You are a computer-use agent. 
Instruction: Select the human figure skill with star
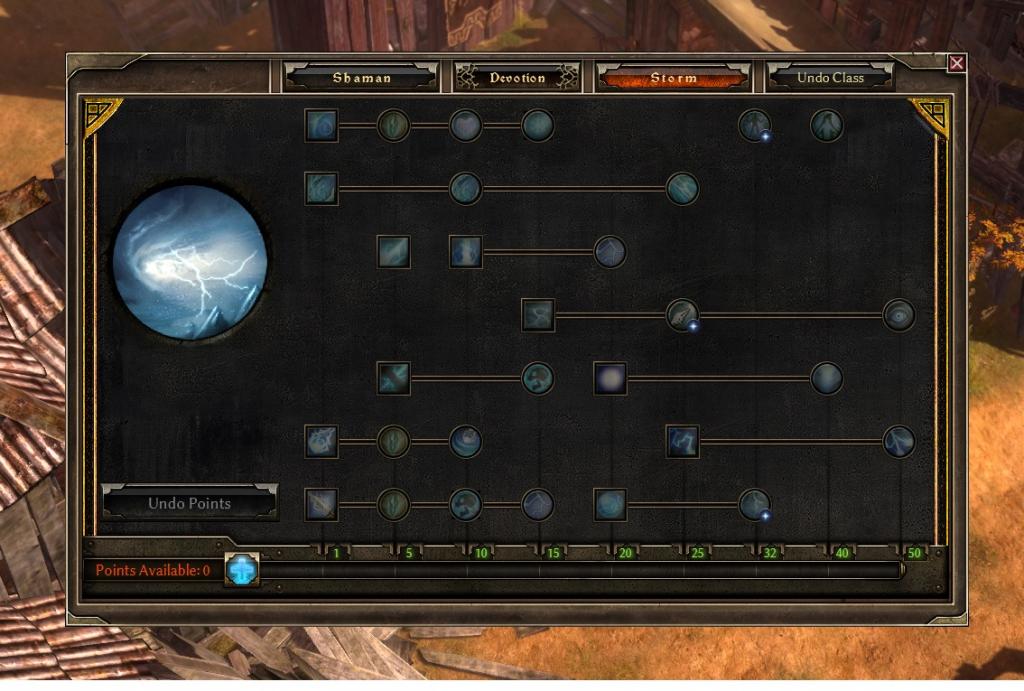pos(754,126)
